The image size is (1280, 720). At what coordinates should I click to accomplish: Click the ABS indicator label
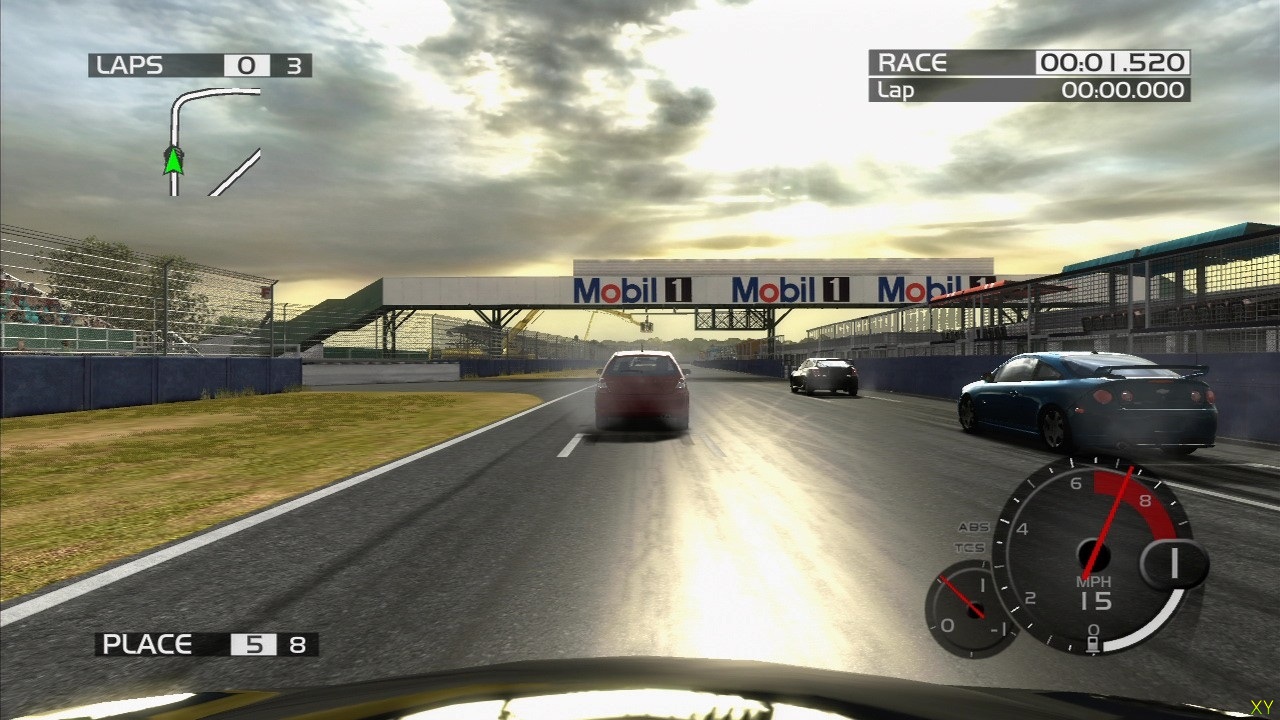pyautogui.click(x=972, y=527)
